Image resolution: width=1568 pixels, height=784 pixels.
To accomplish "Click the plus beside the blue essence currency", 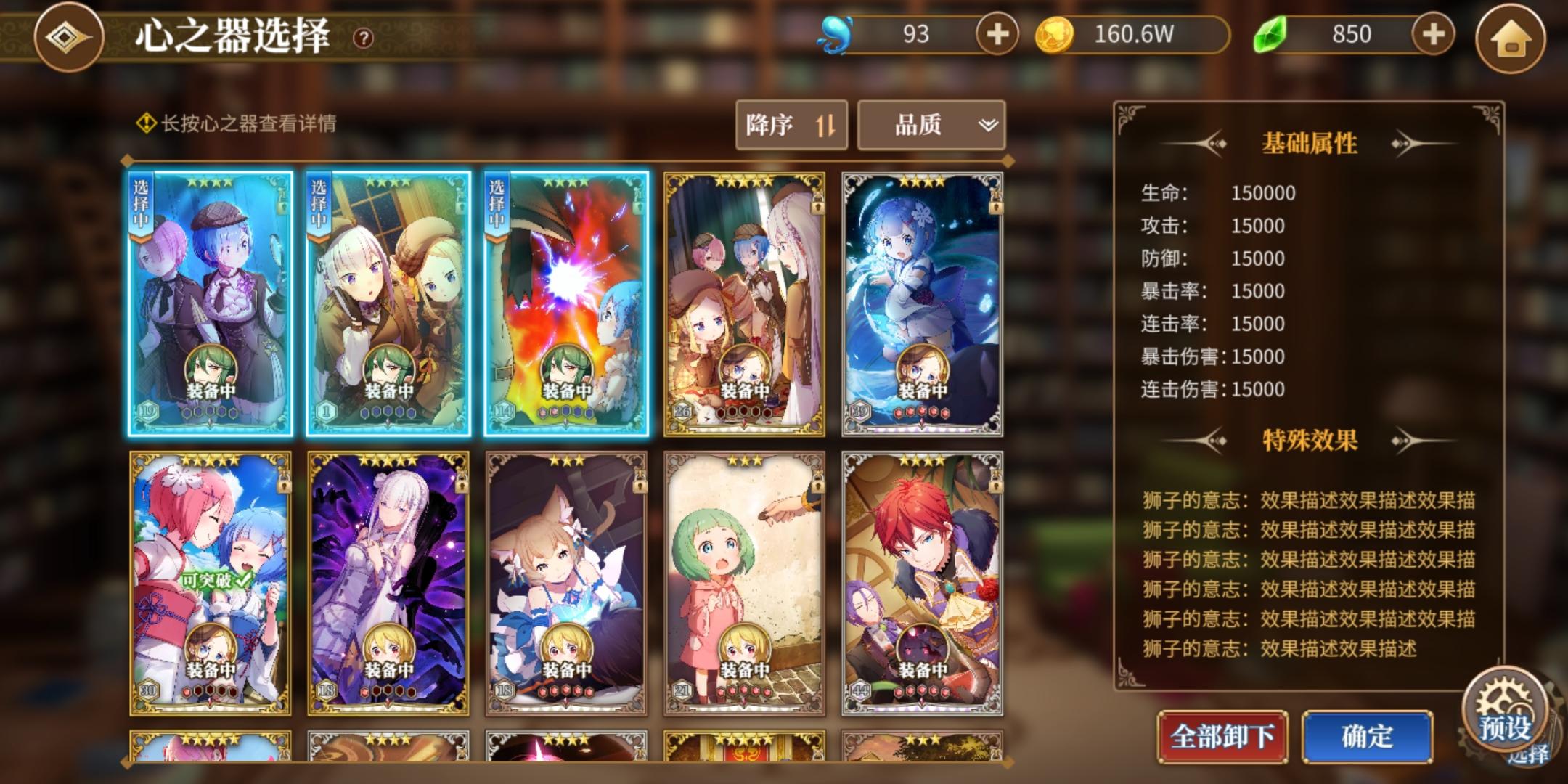I will coord(998,33).
